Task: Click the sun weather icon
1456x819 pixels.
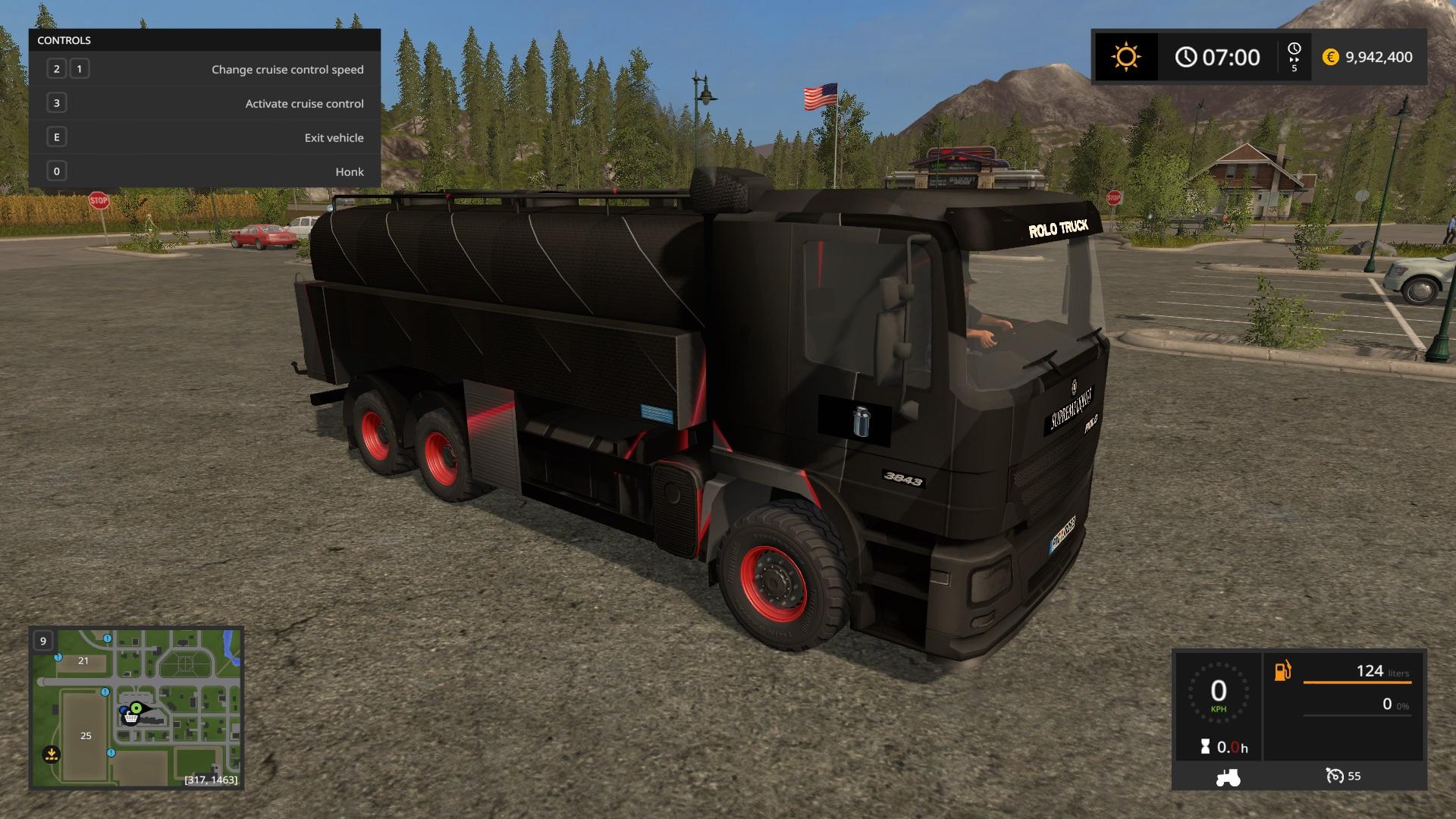Action: click(1125, 57)
